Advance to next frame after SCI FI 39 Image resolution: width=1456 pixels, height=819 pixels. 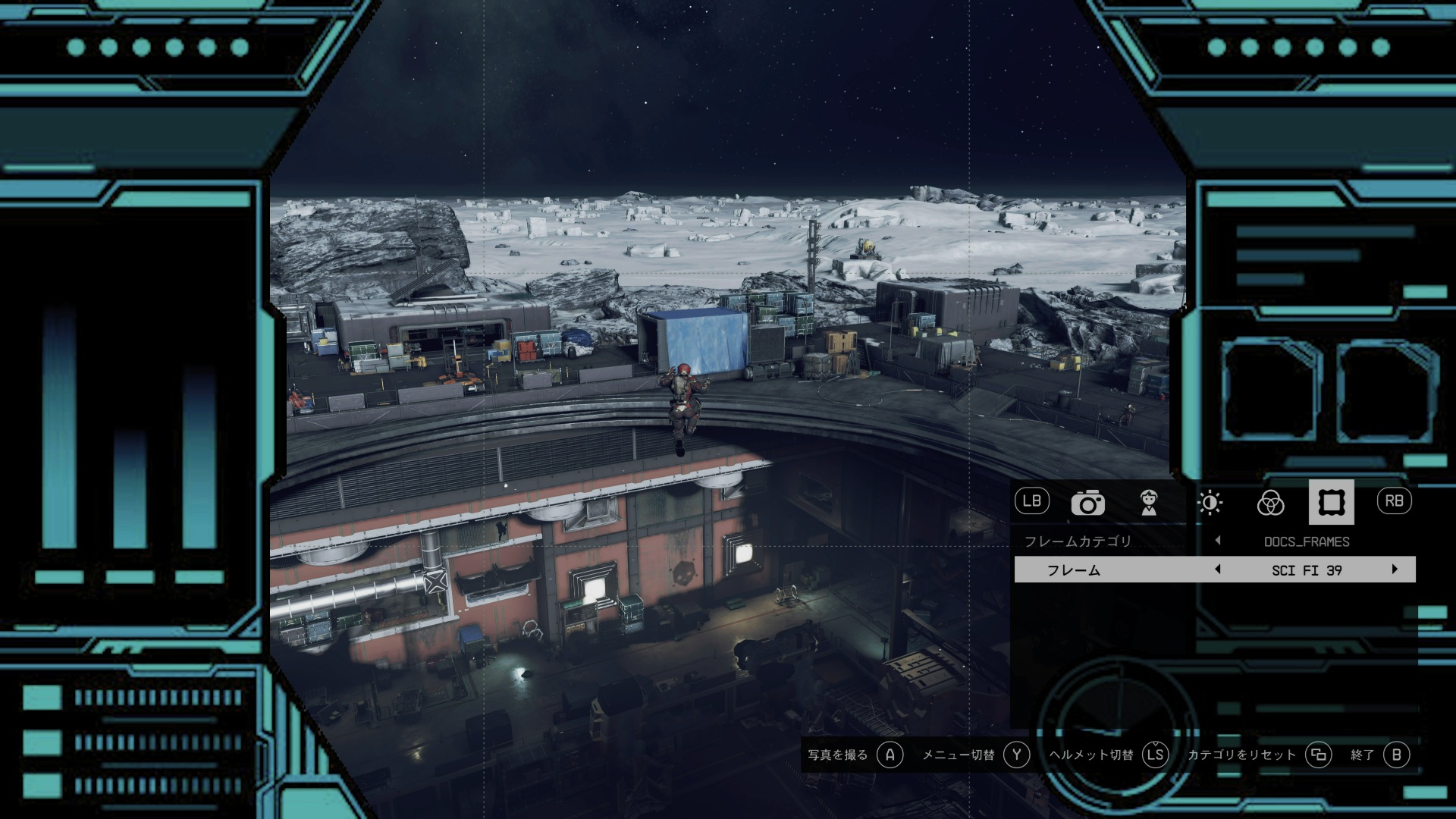pos(1395,570)
